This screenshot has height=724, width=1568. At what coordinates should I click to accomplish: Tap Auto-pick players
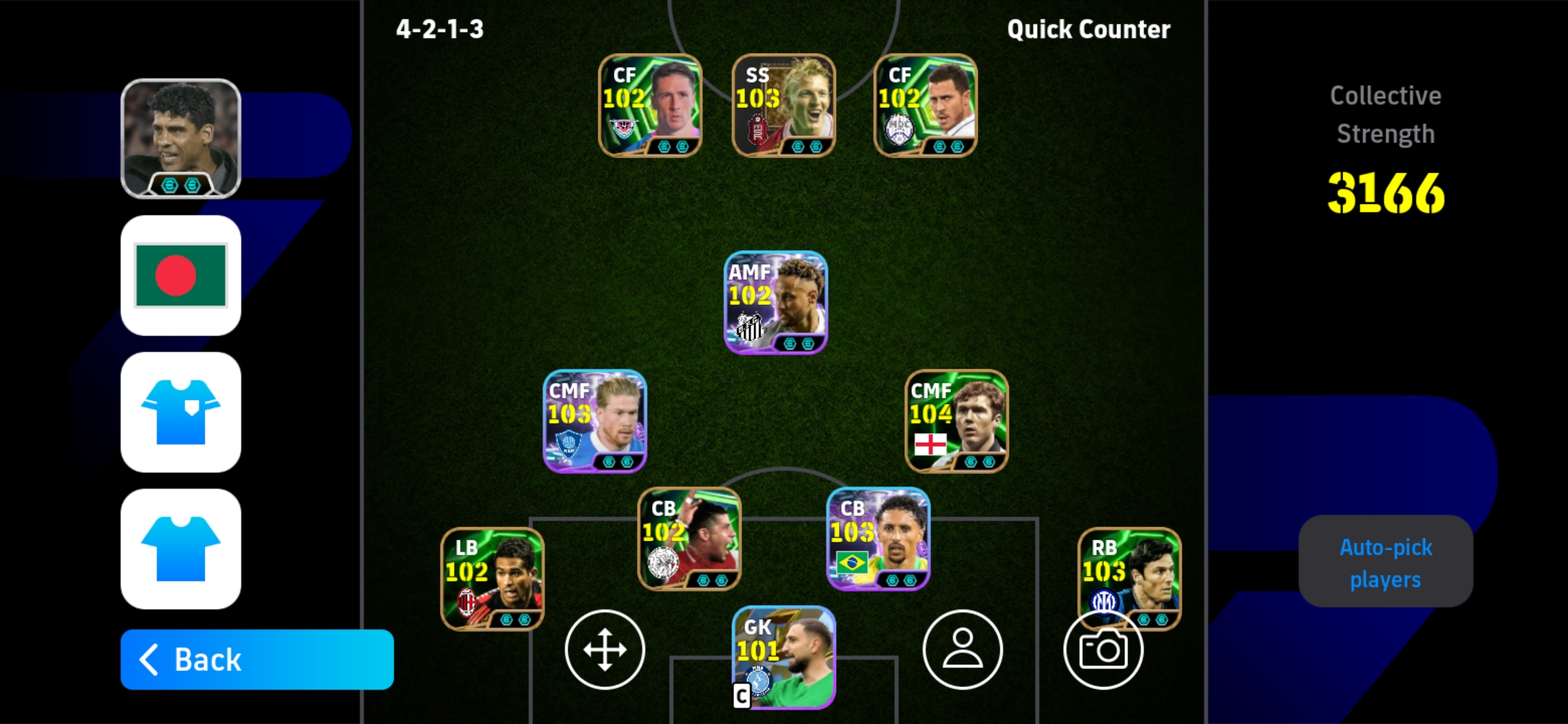coord(1385,562)
